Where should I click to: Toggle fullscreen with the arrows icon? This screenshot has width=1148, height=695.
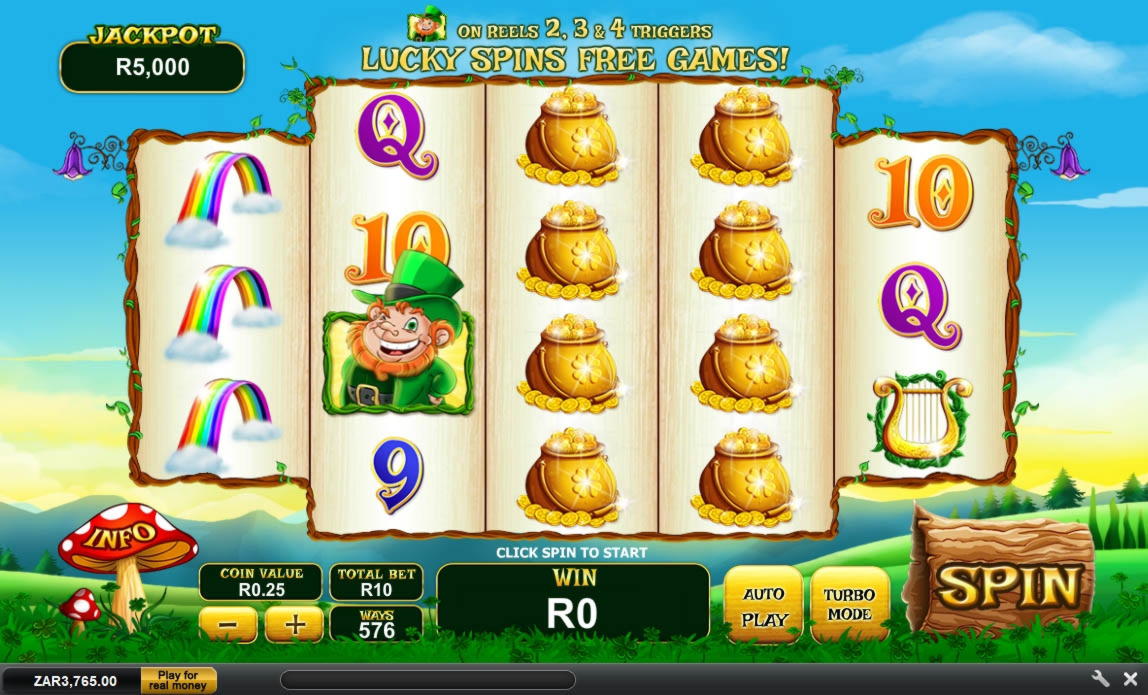click(1129, 679)
